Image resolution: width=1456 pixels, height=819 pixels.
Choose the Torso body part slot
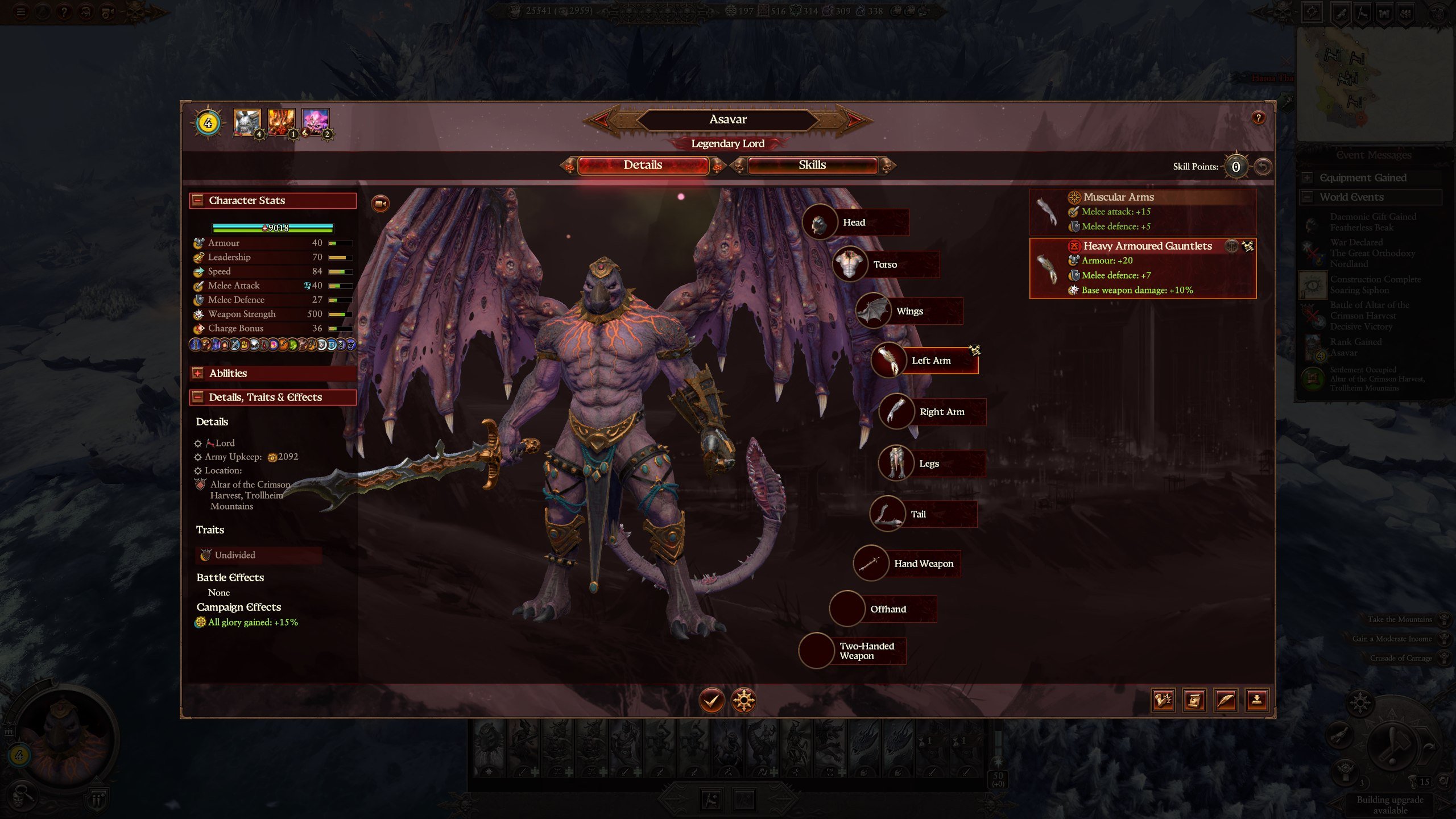885,264
